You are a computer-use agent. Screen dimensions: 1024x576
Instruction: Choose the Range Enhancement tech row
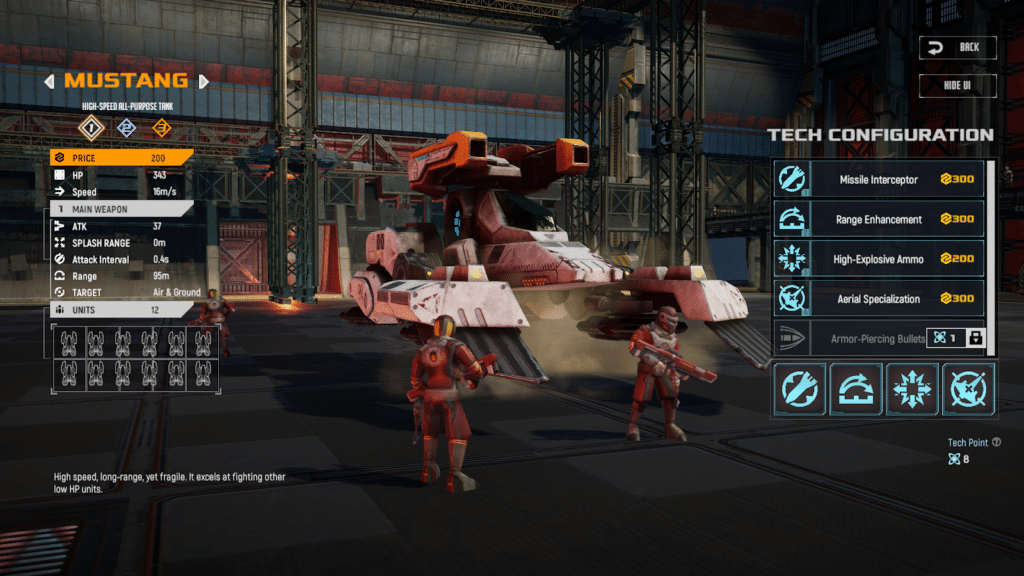[x=879, y=219]
